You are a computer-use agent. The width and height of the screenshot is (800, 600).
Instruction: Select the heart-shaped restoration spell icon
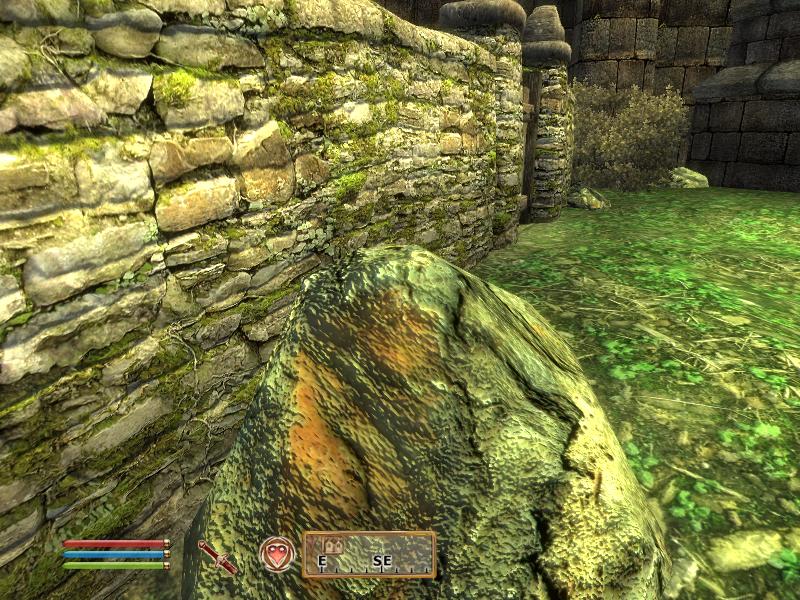(277, 554)
